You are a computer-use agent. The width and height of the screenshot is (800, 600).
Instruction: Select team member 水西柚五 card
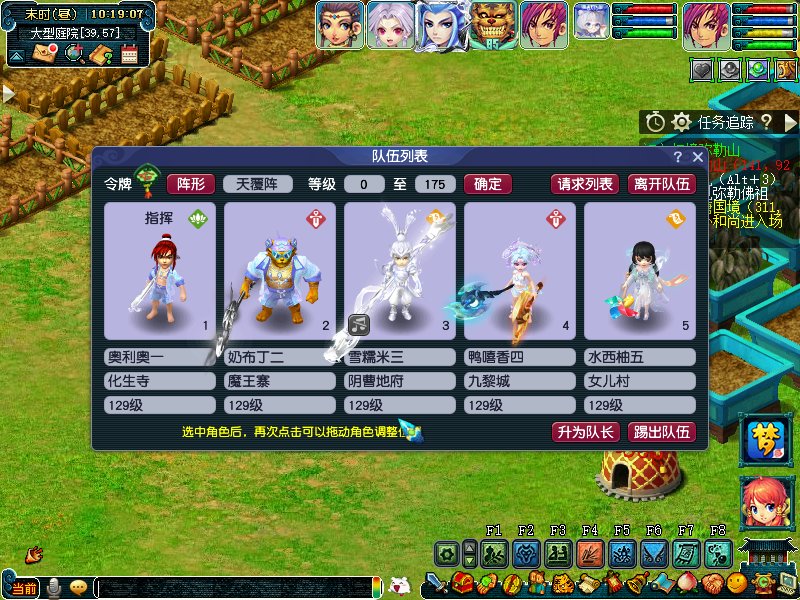[x=640, y=271]
